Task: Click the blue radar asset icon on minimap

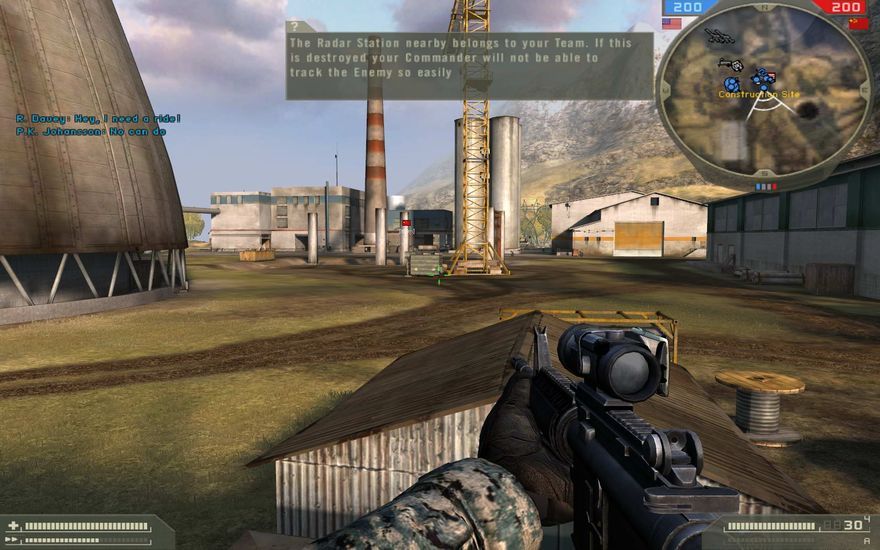Action: (732, 85)
